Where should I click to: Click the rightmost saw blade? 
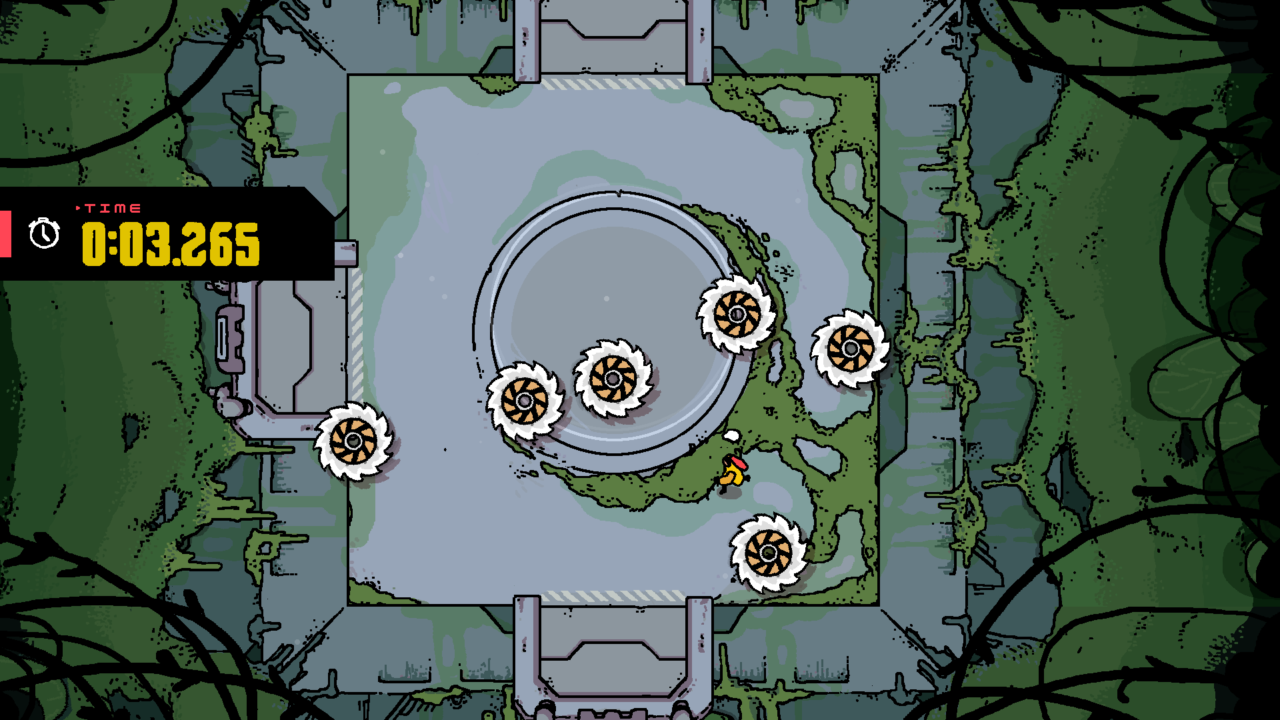(849, 350)
